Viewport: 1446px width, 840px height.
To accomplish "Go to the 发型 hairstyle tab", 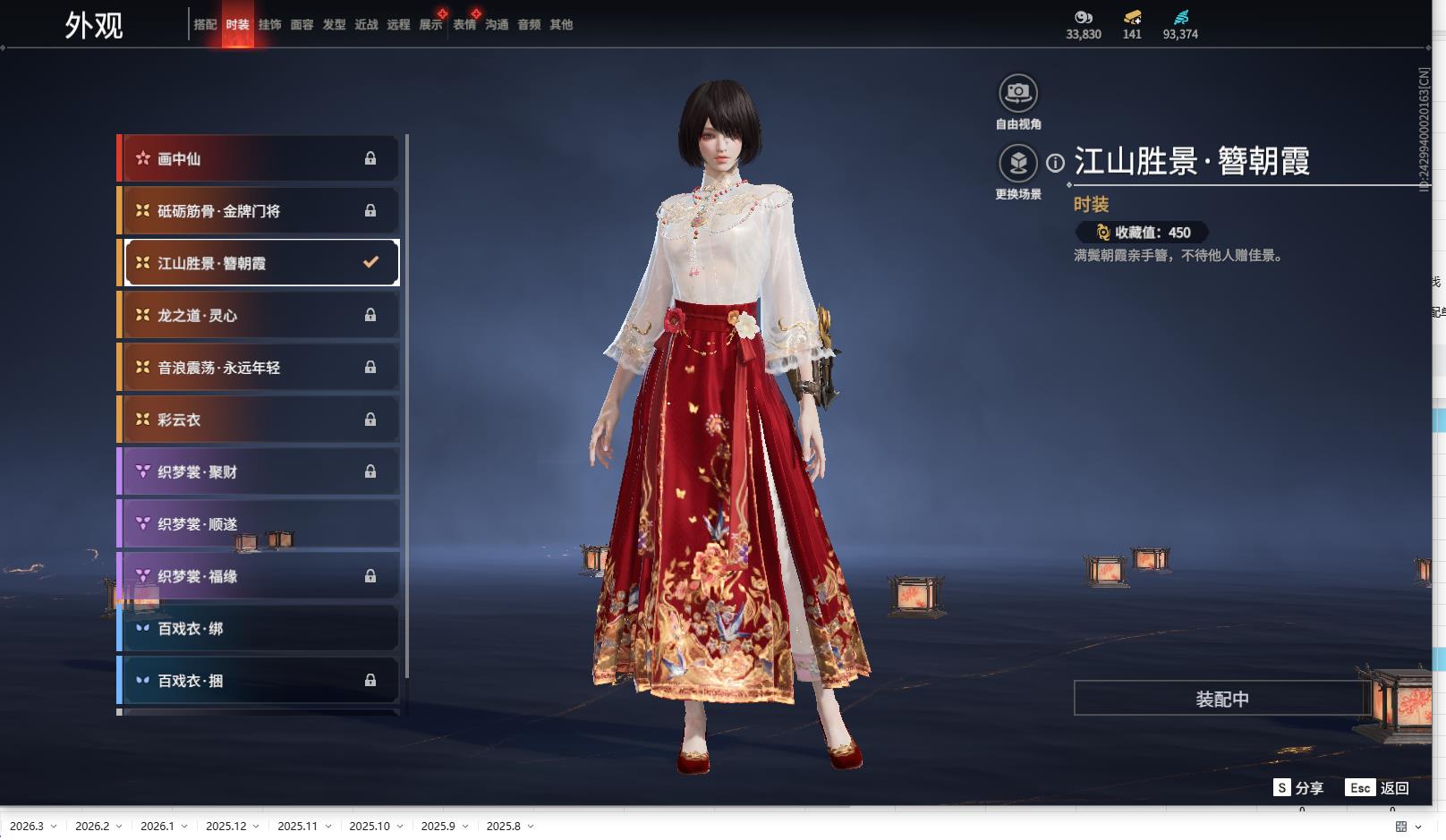I will pyautogui.click(x=334, y=25).
